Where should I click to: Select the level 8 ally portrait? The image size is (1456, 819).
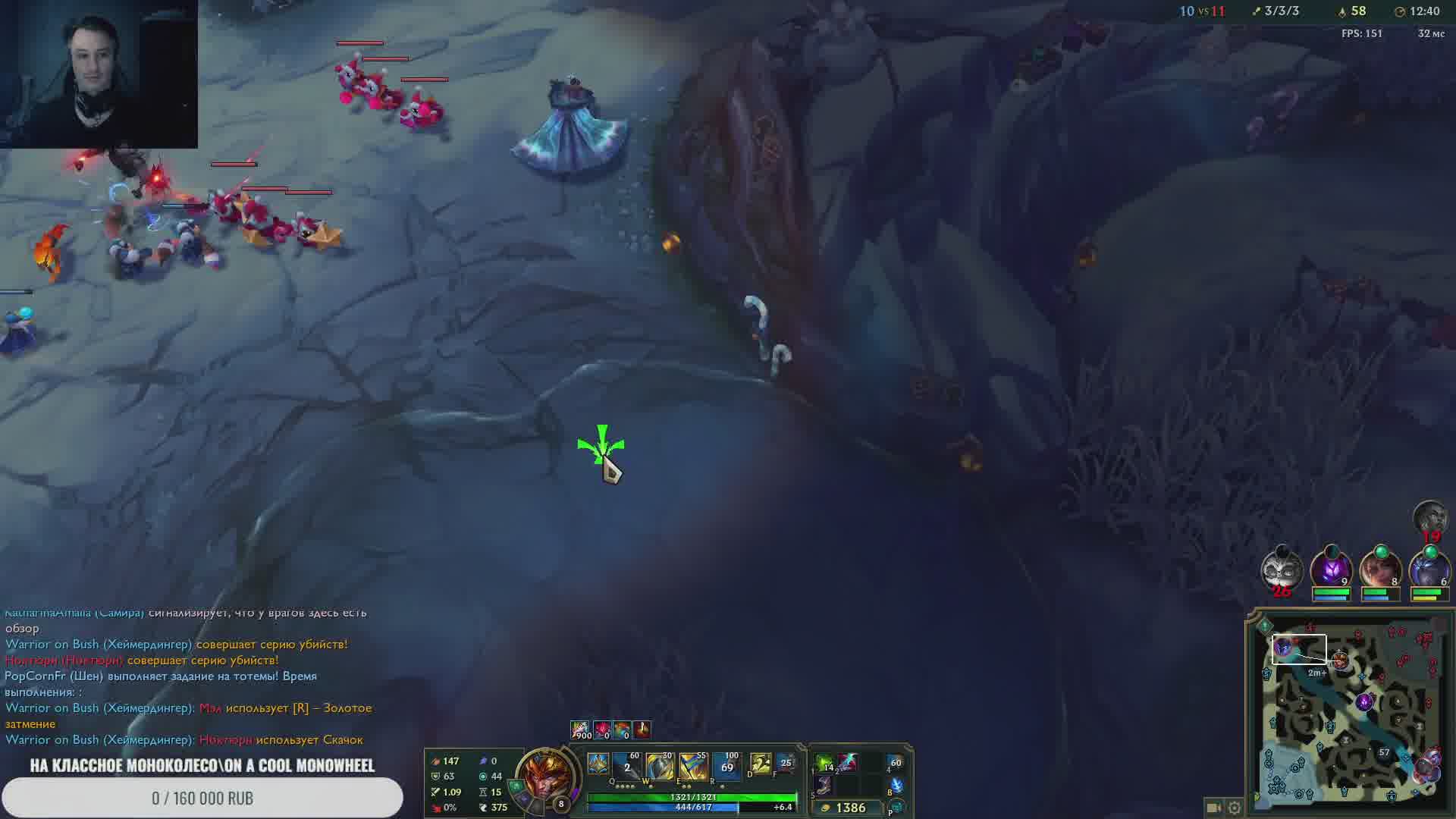(x=1380, y=569)
